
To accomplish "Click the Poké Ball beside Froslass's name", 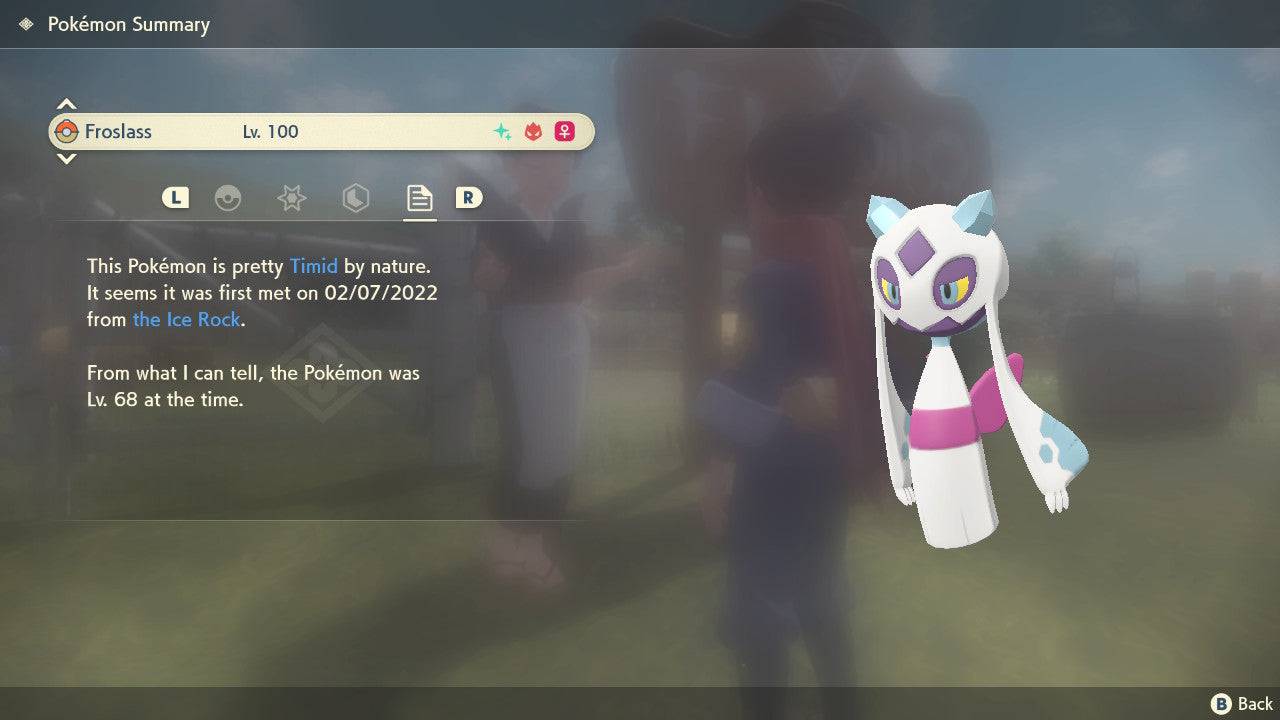I will [69, 131].
